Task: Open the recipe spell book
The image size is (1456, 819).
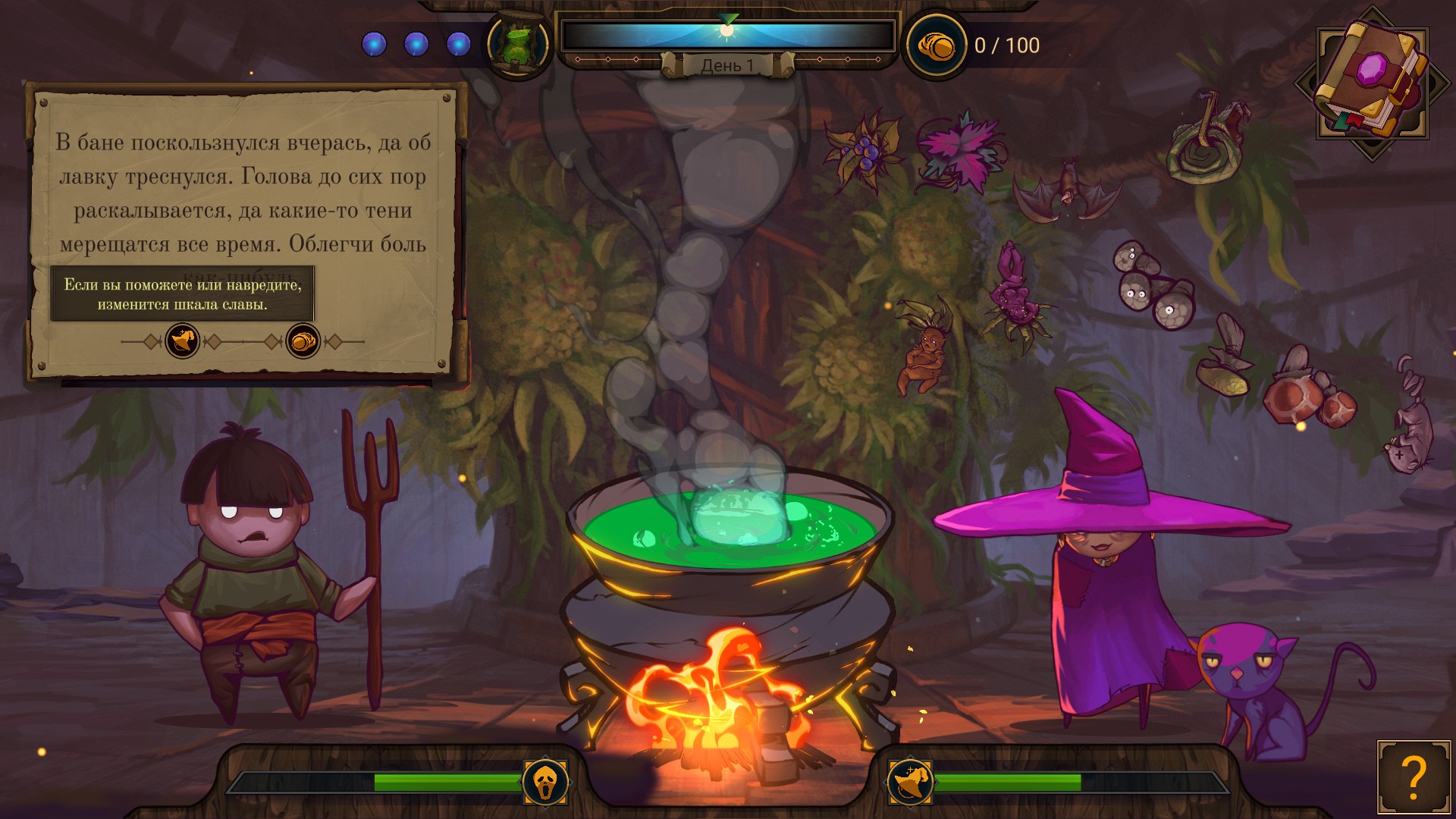Action: click(x=1371, y=80)
